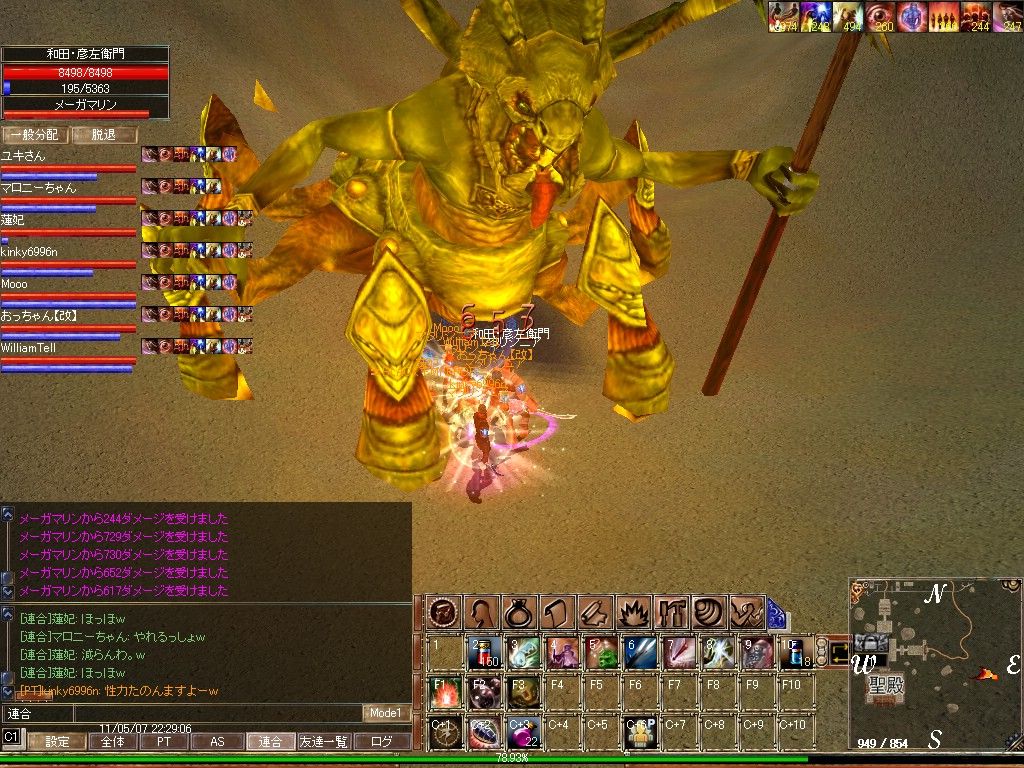1024x768 pixels.
Task: Click the 脱退 leave-party button
Action: (103, 135)
